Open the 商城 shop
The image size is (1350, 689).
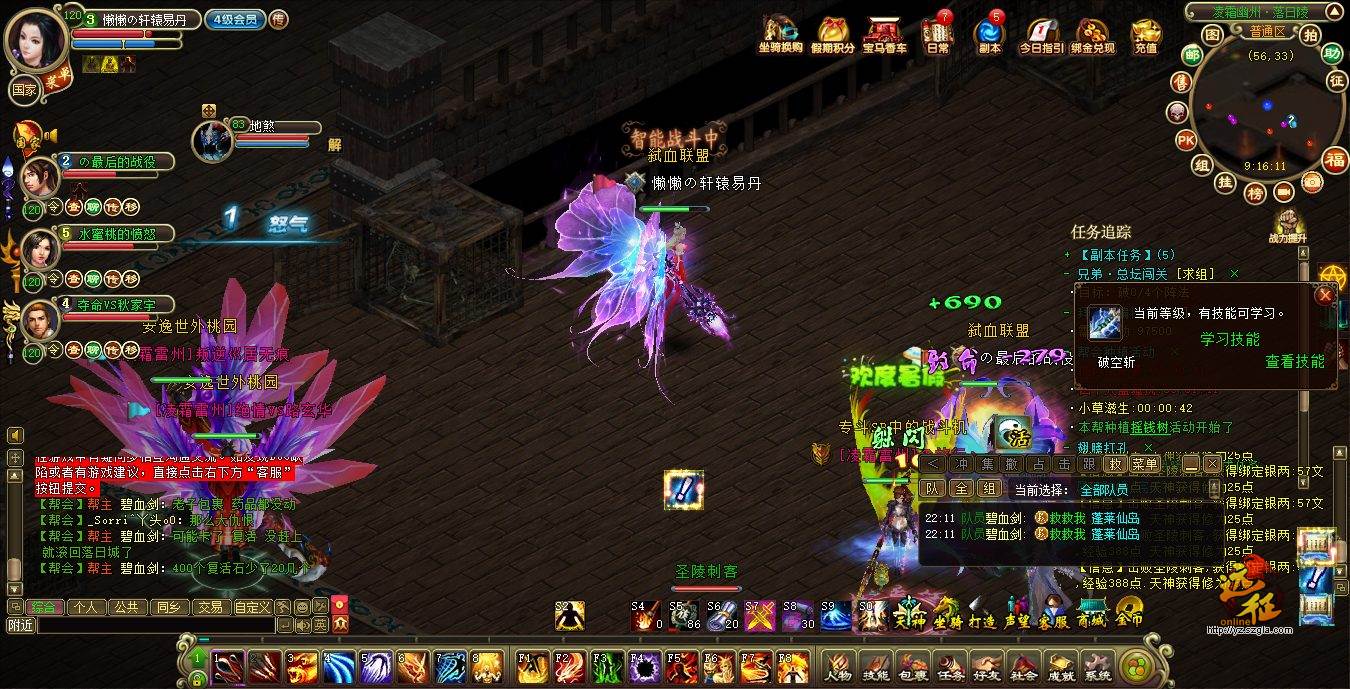[1091, 610]
